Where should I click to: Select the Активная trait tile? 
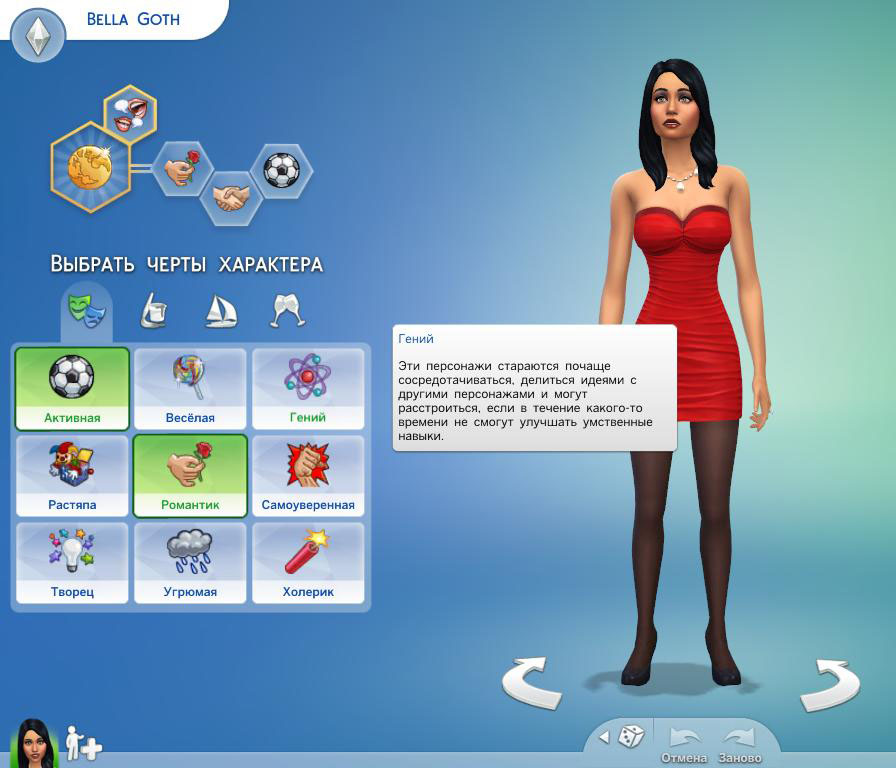72,388
